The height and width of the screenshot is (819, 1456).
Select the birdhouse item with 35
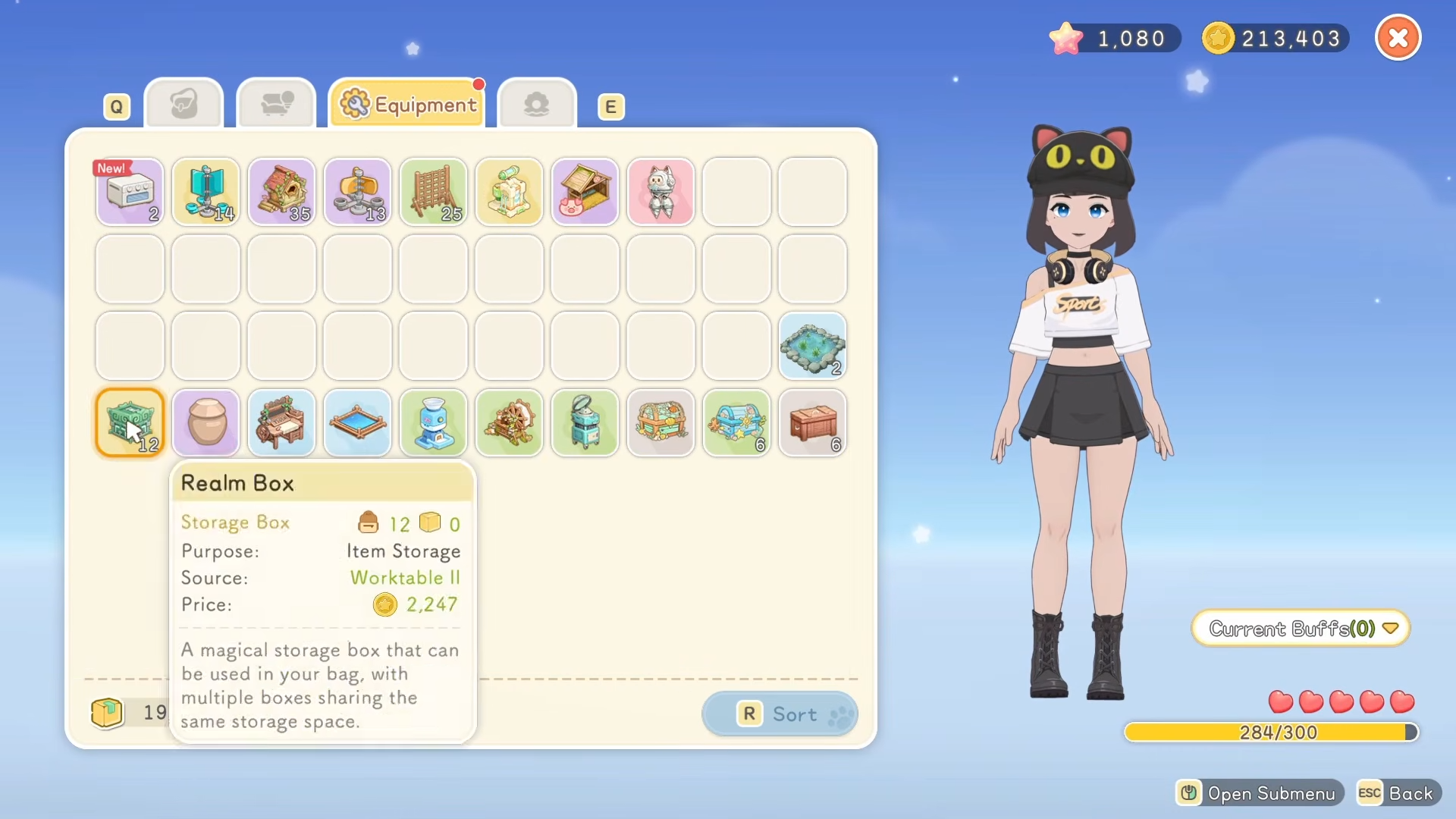pyautogui.click(x=281, y=192)
